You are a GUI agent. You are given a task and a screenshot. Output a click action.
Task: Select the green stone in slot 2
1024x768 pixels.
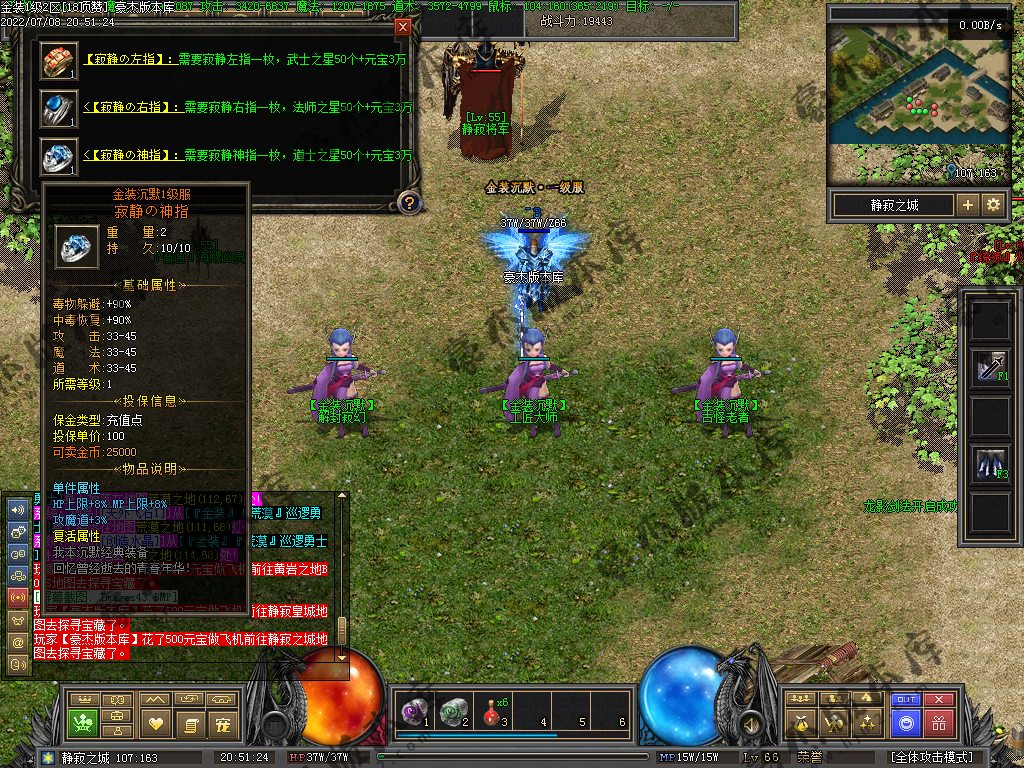[455, 710]
